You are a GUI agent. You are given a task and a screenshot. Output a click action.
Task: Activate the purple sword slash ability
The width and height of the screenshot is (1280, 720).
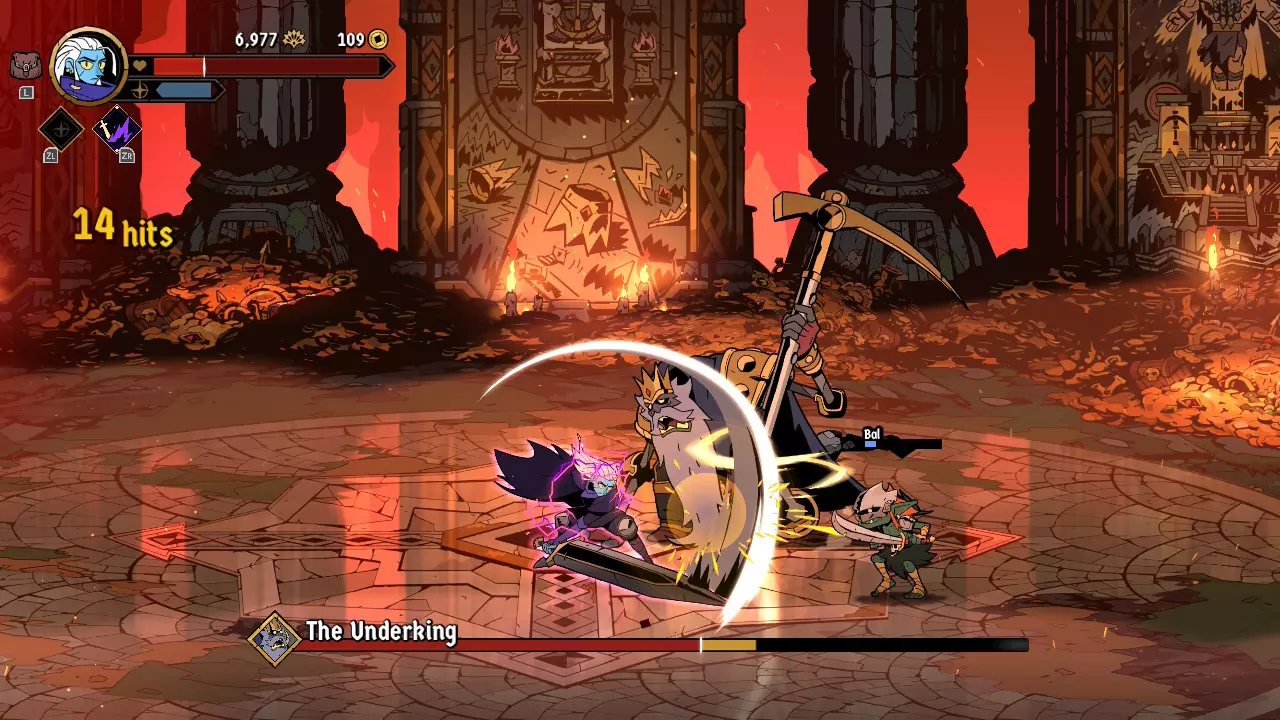(116, 129)
